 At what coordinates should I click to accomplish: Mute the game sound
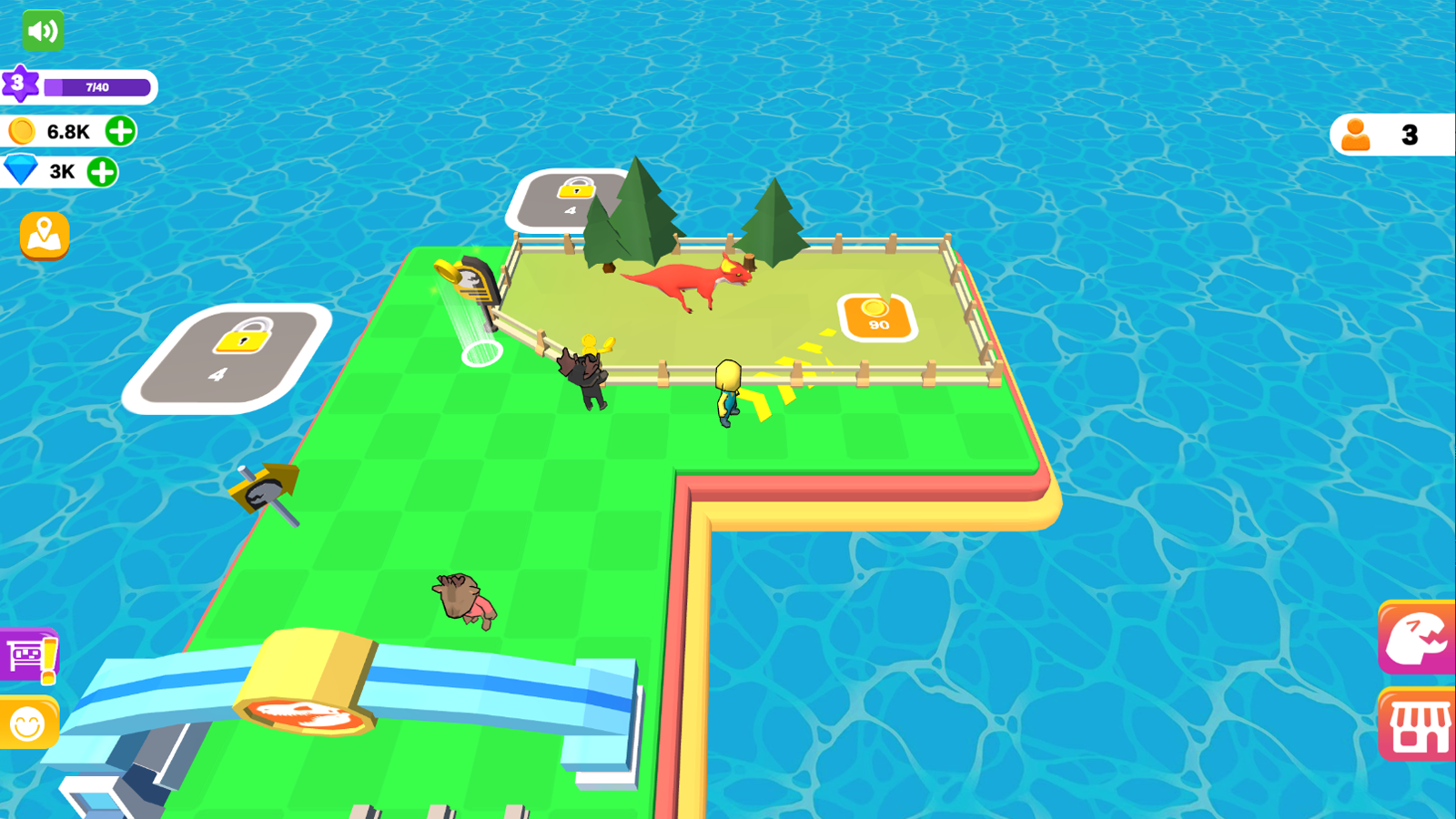(x=41, y=30)
